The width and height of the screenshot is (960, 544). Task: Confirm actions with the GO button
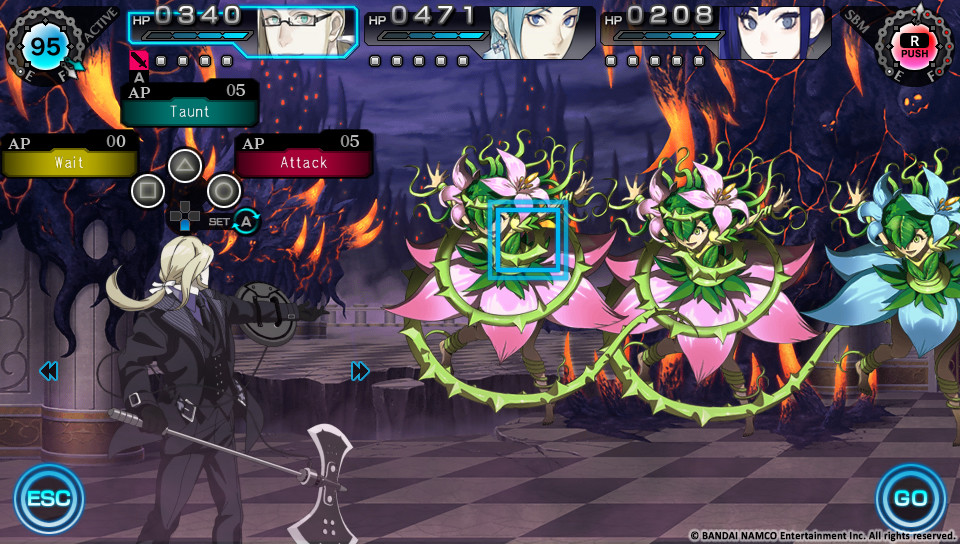(910, 497)
